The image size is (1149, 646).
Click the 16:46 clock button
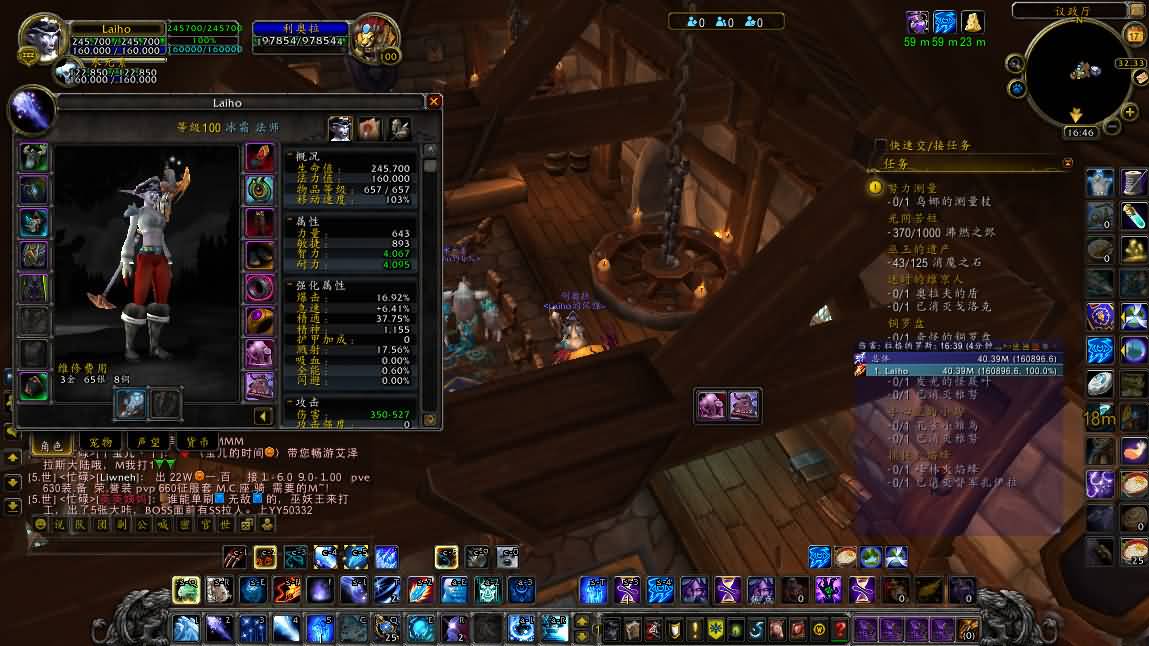click(x=1079, y=132)
